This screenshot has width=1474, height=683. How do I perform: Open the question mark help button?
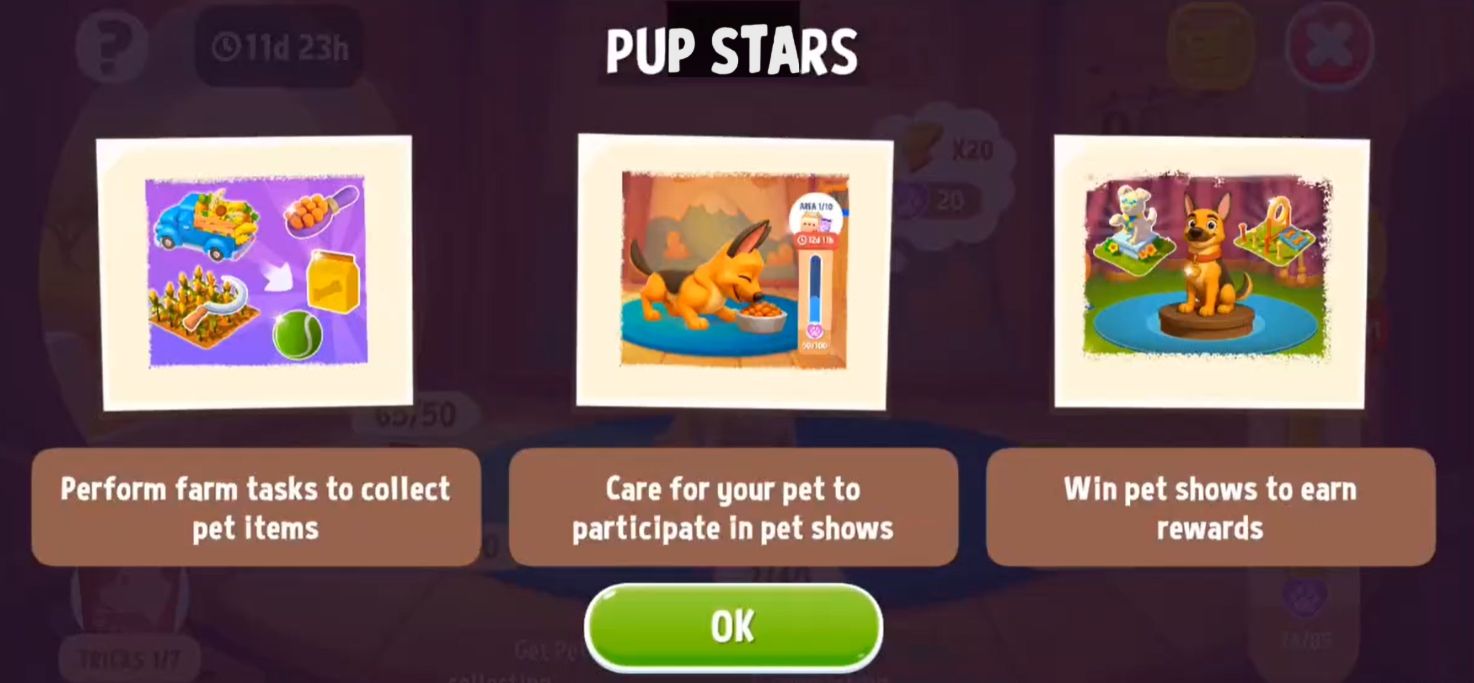[x=112, y=45]
